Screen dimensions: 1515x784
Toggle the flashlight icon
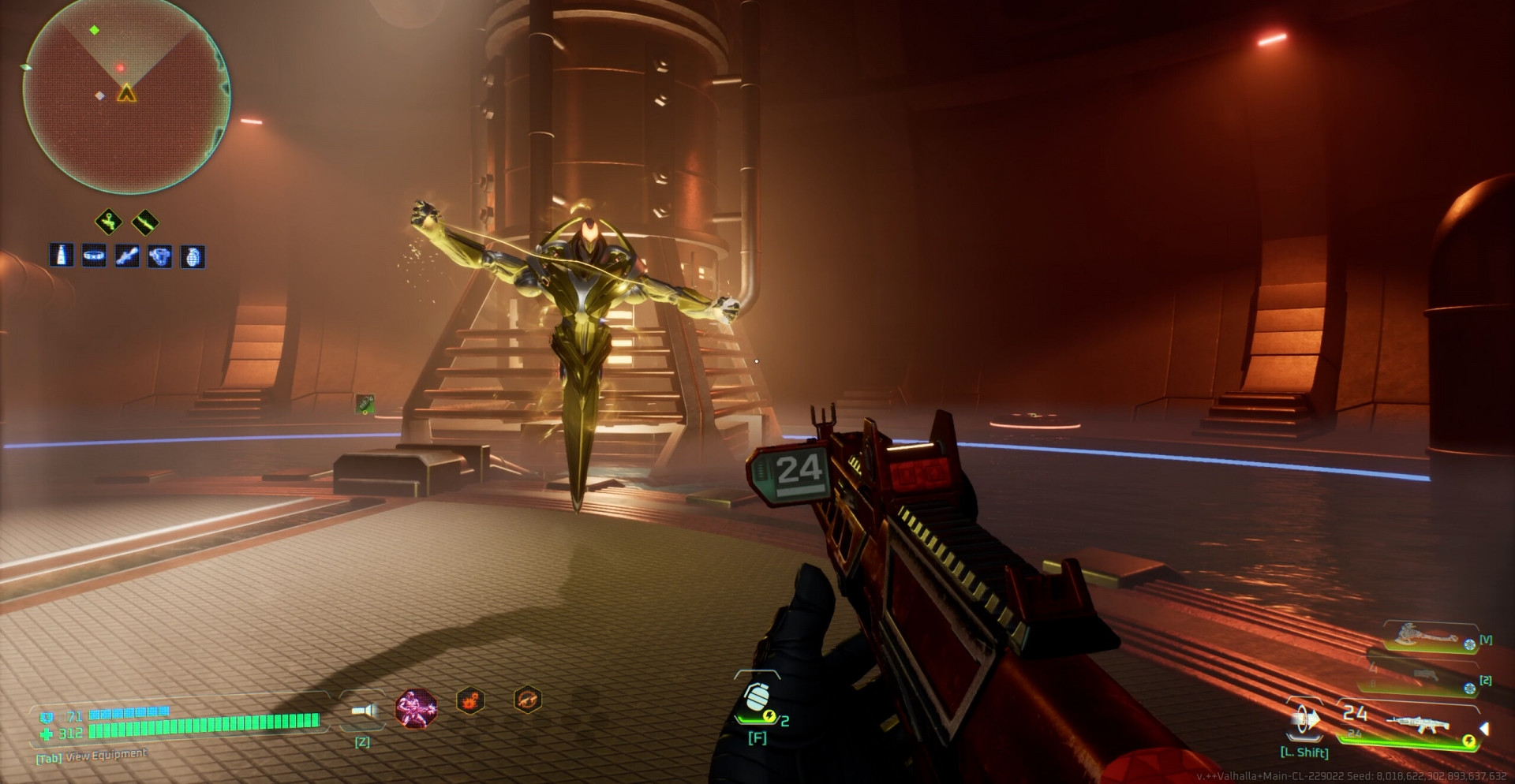point(363,712)
